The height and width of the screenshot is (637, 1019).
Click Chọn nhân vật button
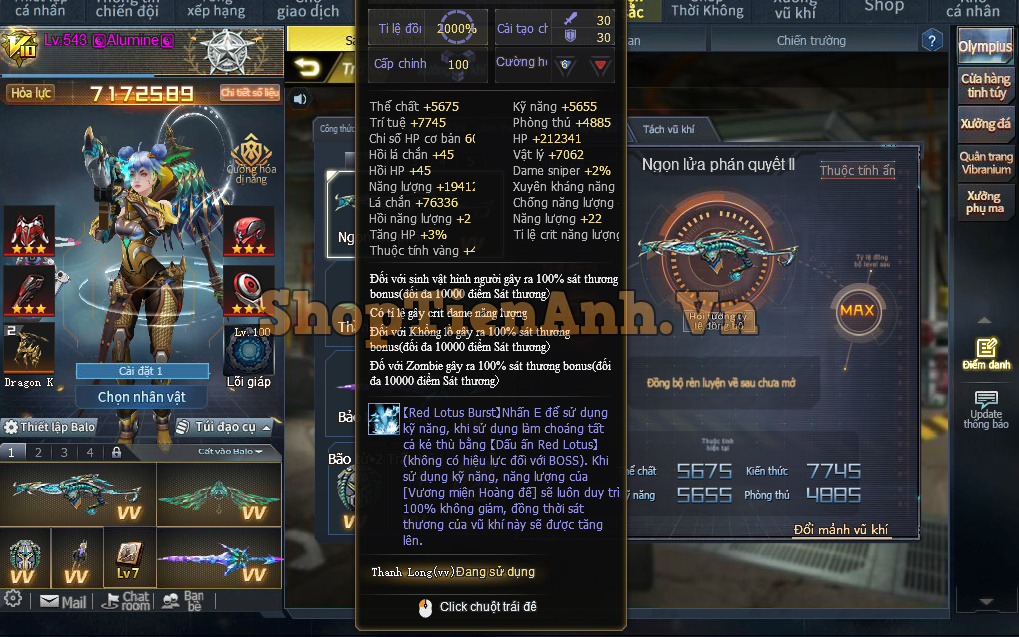coord(141,397)
